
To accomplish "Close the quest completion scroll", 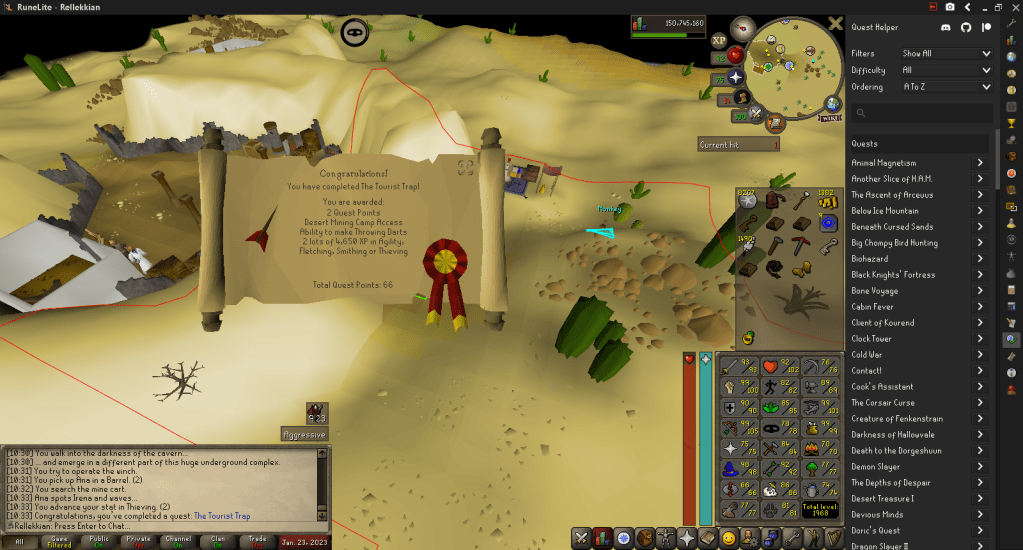I will click(x=465, y=167).
